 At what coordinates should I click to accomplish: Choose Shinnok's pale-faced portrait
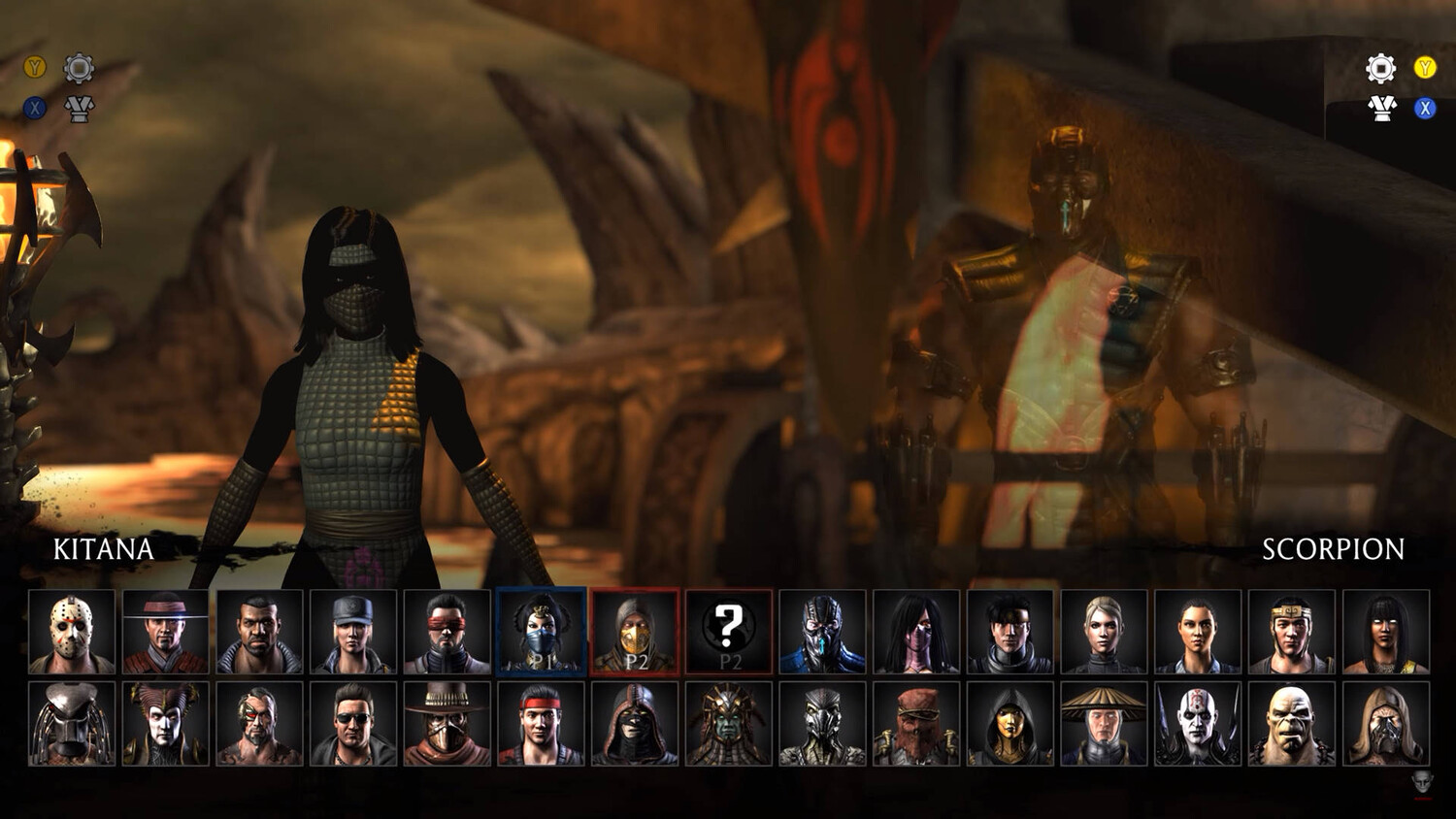tap(165, 724)
